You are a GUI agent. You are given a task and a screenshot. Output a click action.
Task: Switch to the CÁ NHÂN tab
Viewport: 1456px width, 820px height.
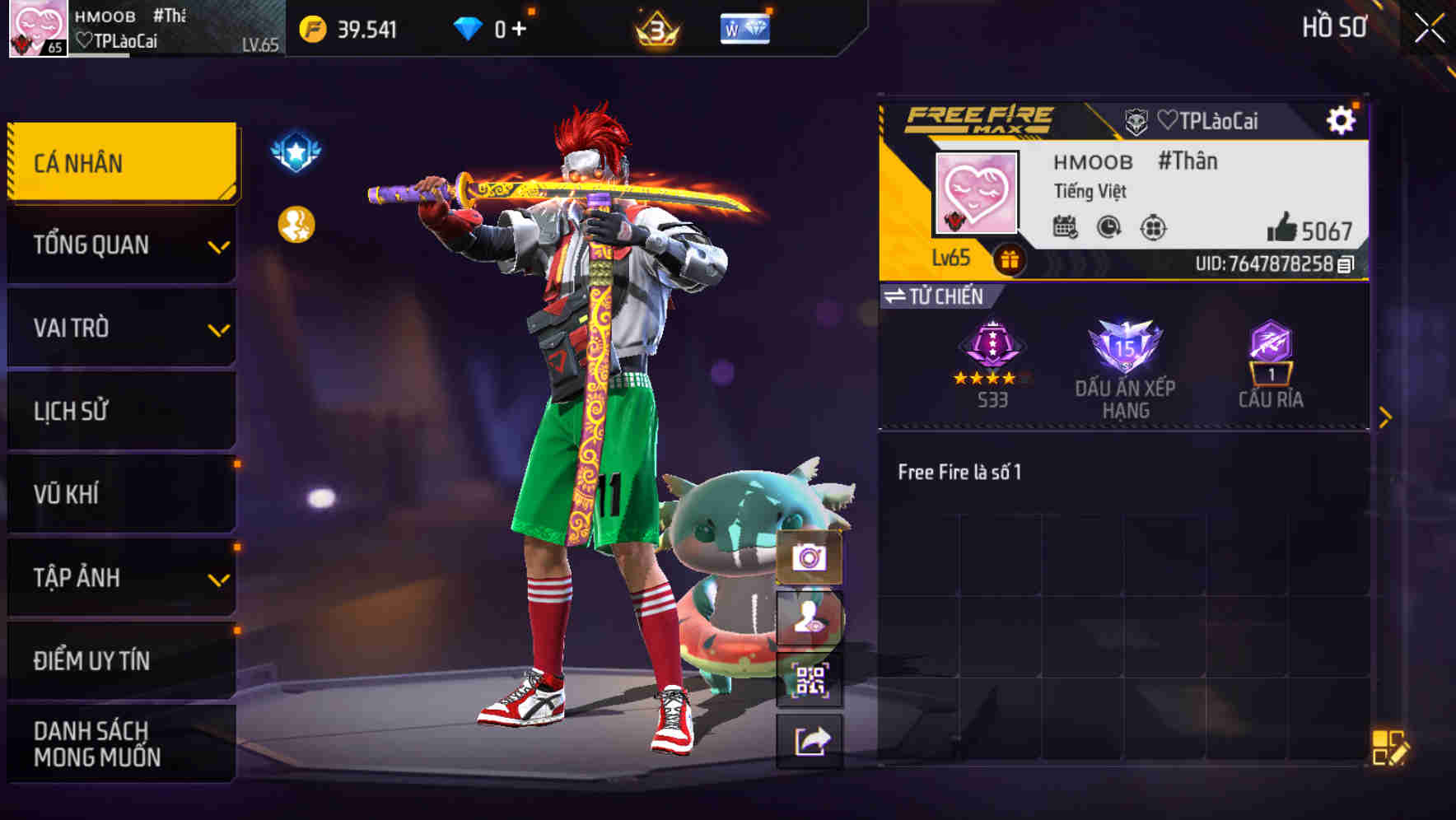[120, 161]
